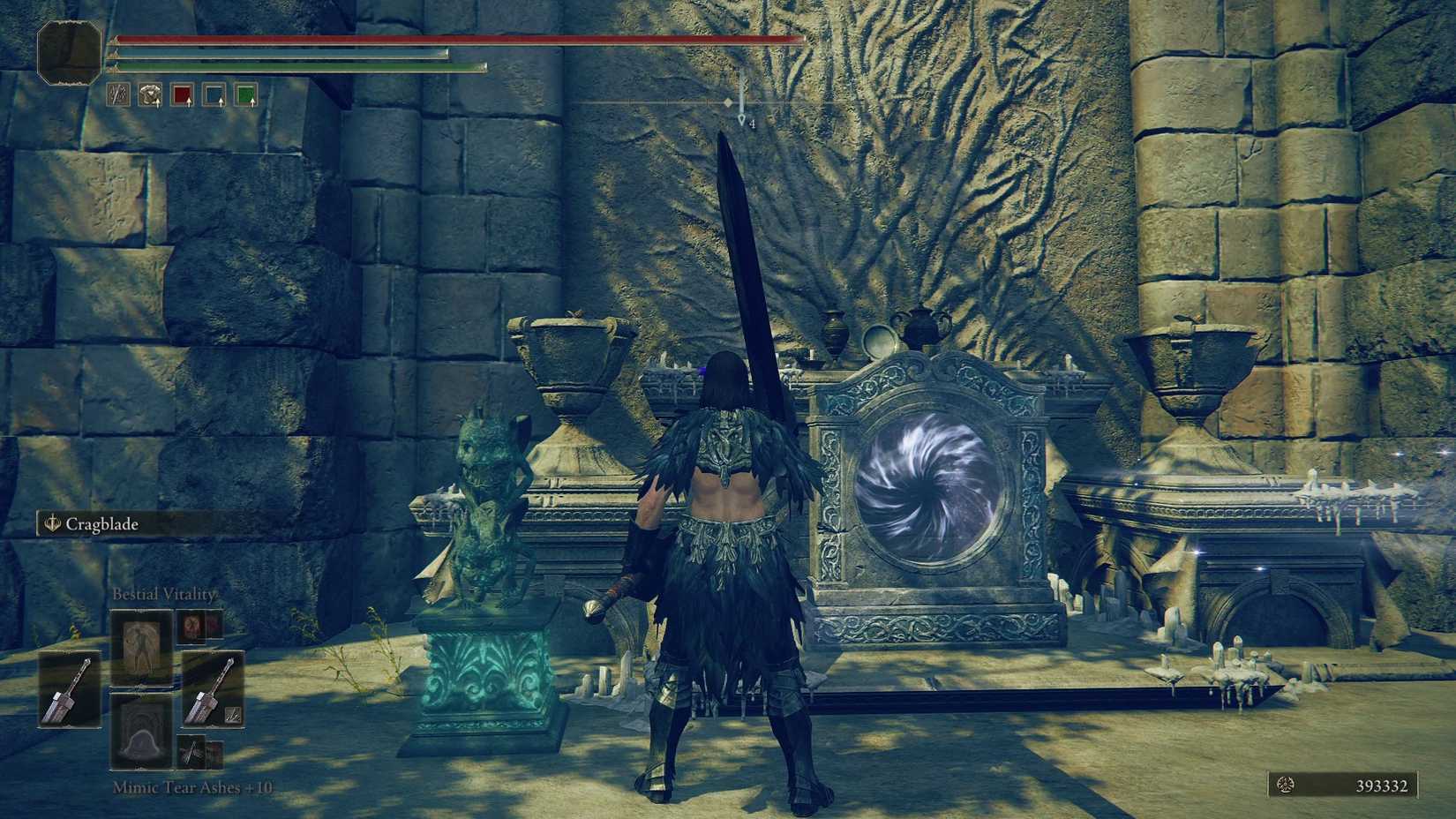Click the Crimson Flask quick item icon
This screenshot has height=819, width=1456.
click(x=184, y=95)
